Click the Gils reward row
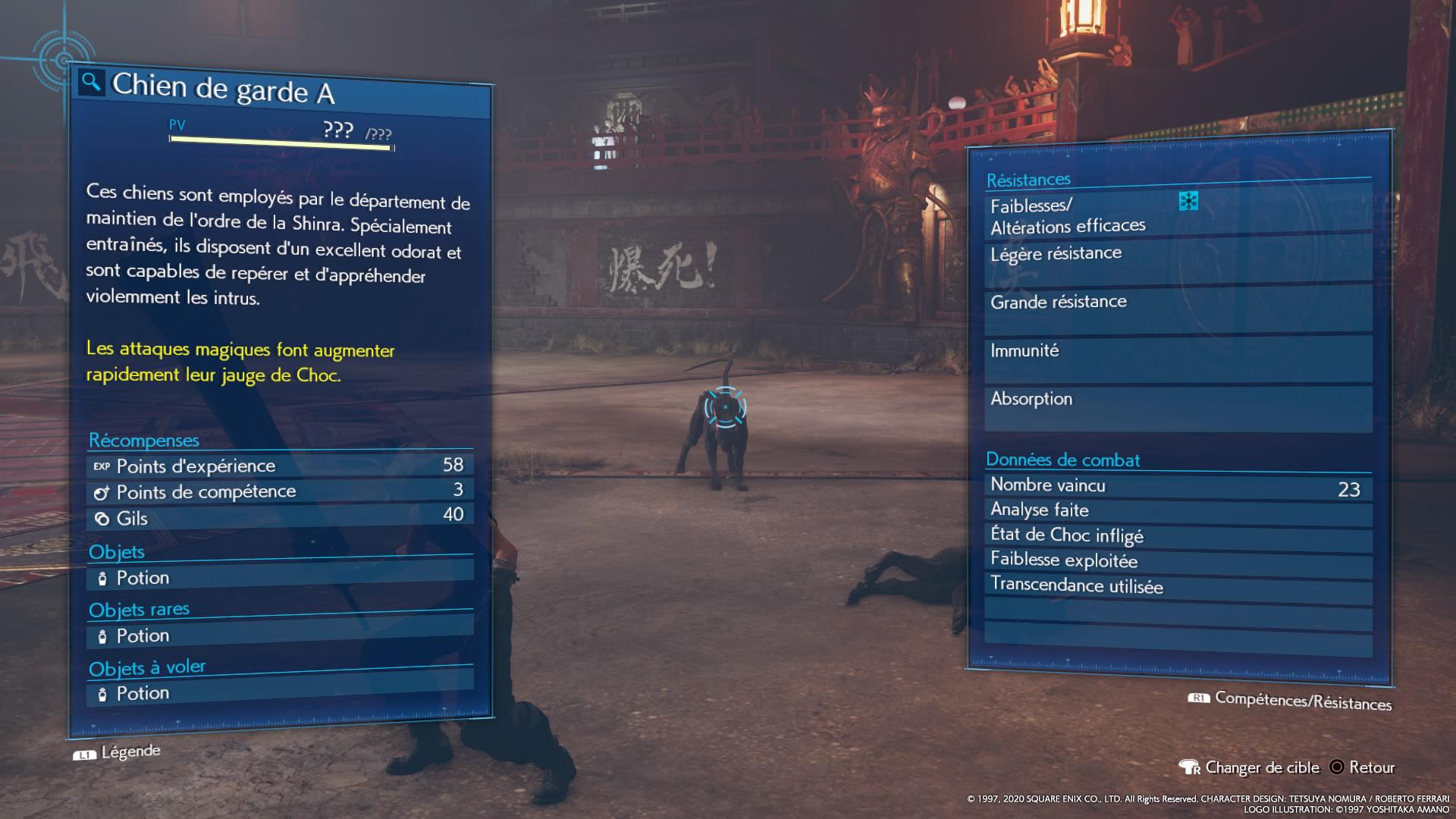 pyautogui.click(x=279, y=518)
